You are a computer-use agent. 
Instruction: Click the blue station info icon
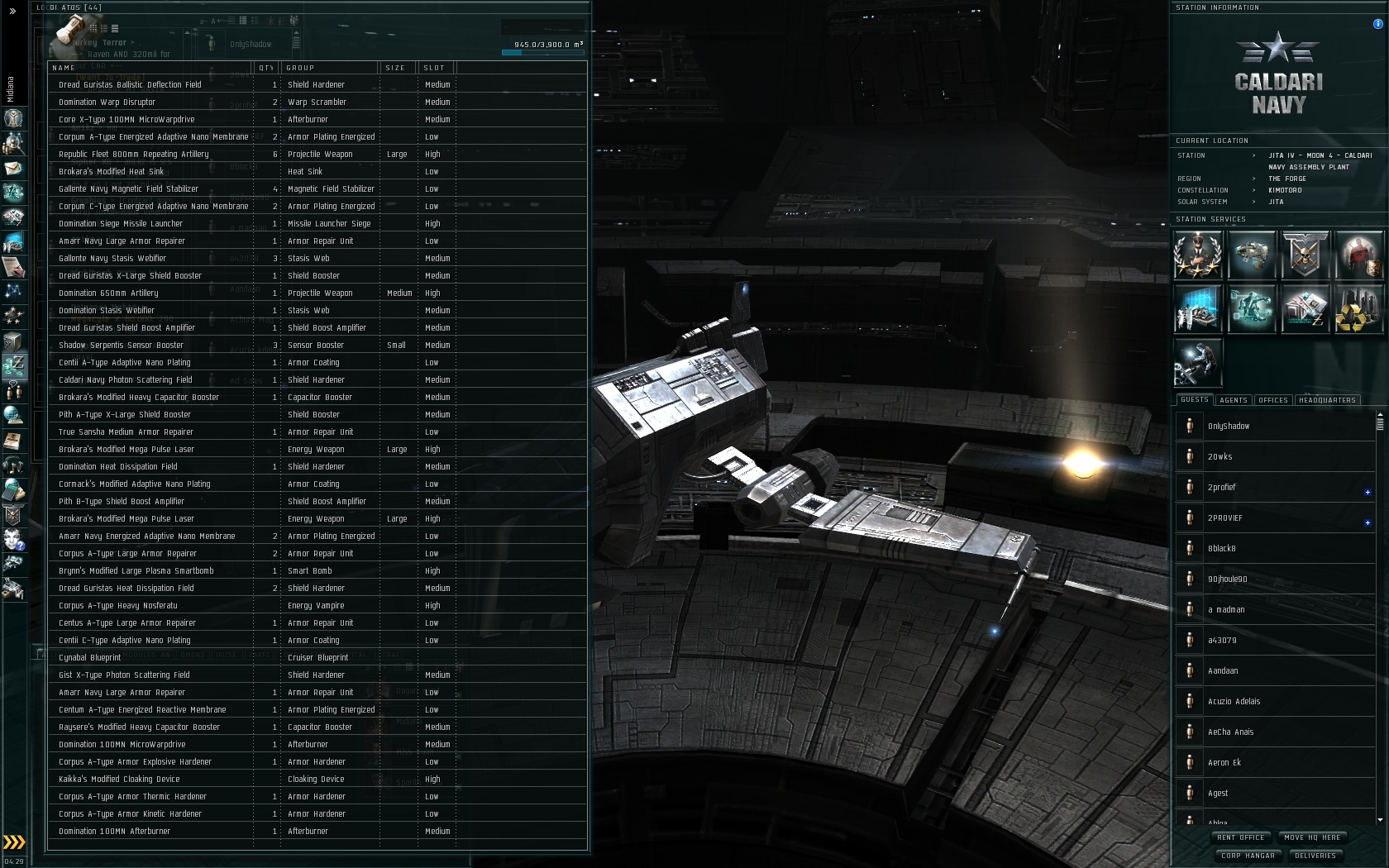(1377, 24)
